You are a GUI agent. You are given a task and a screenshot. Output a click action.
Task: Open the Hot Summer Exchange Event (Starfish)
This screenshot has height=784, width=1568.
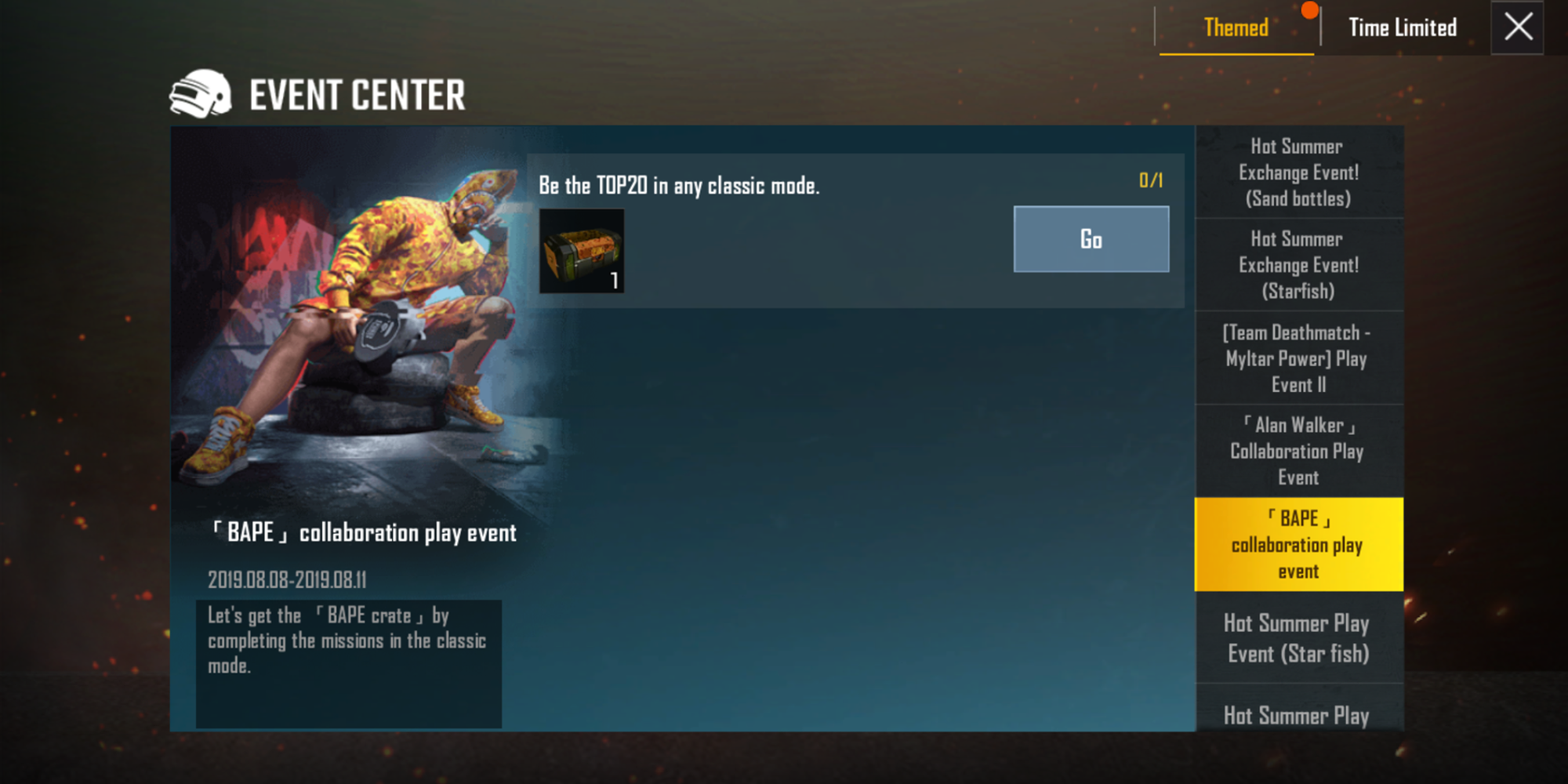(x=1298, y=265)
